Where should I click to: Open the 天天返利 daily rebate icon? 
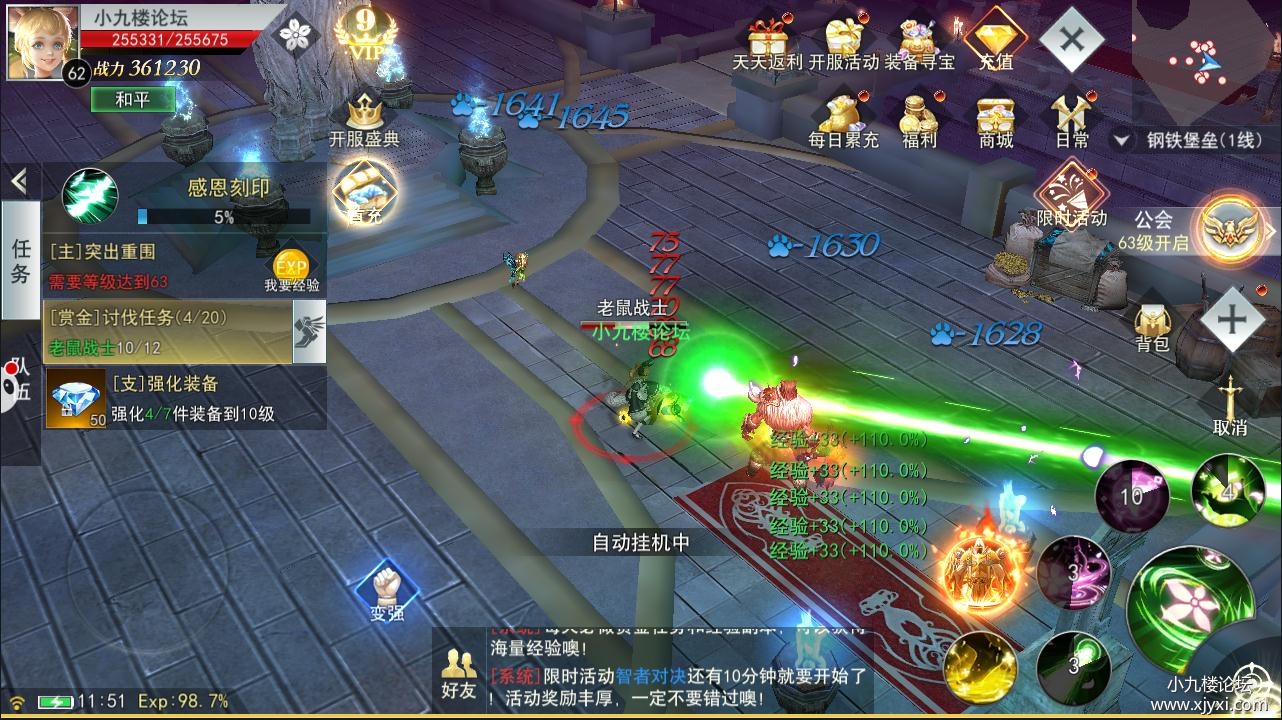[767, 42]
